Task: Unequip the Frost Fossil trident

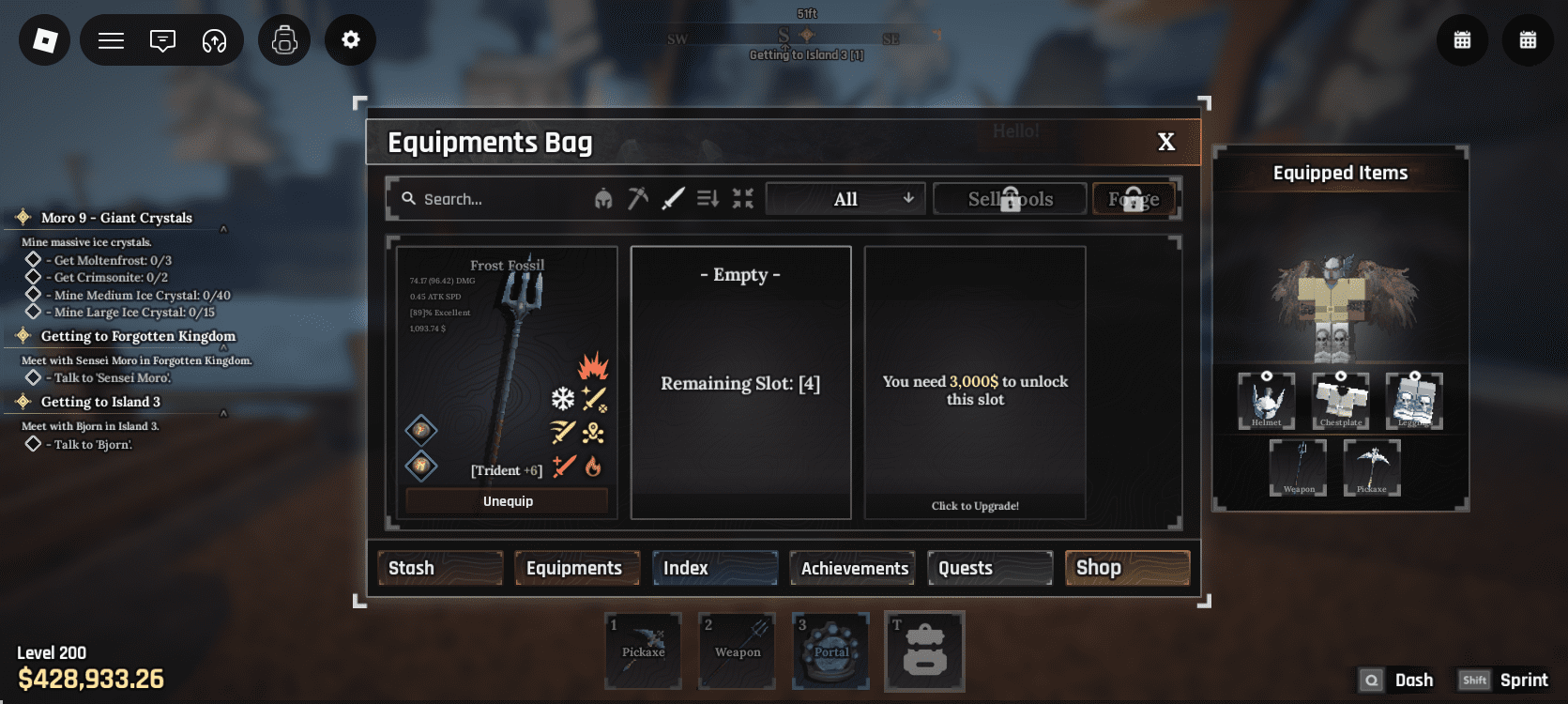Action: point(508,501)
